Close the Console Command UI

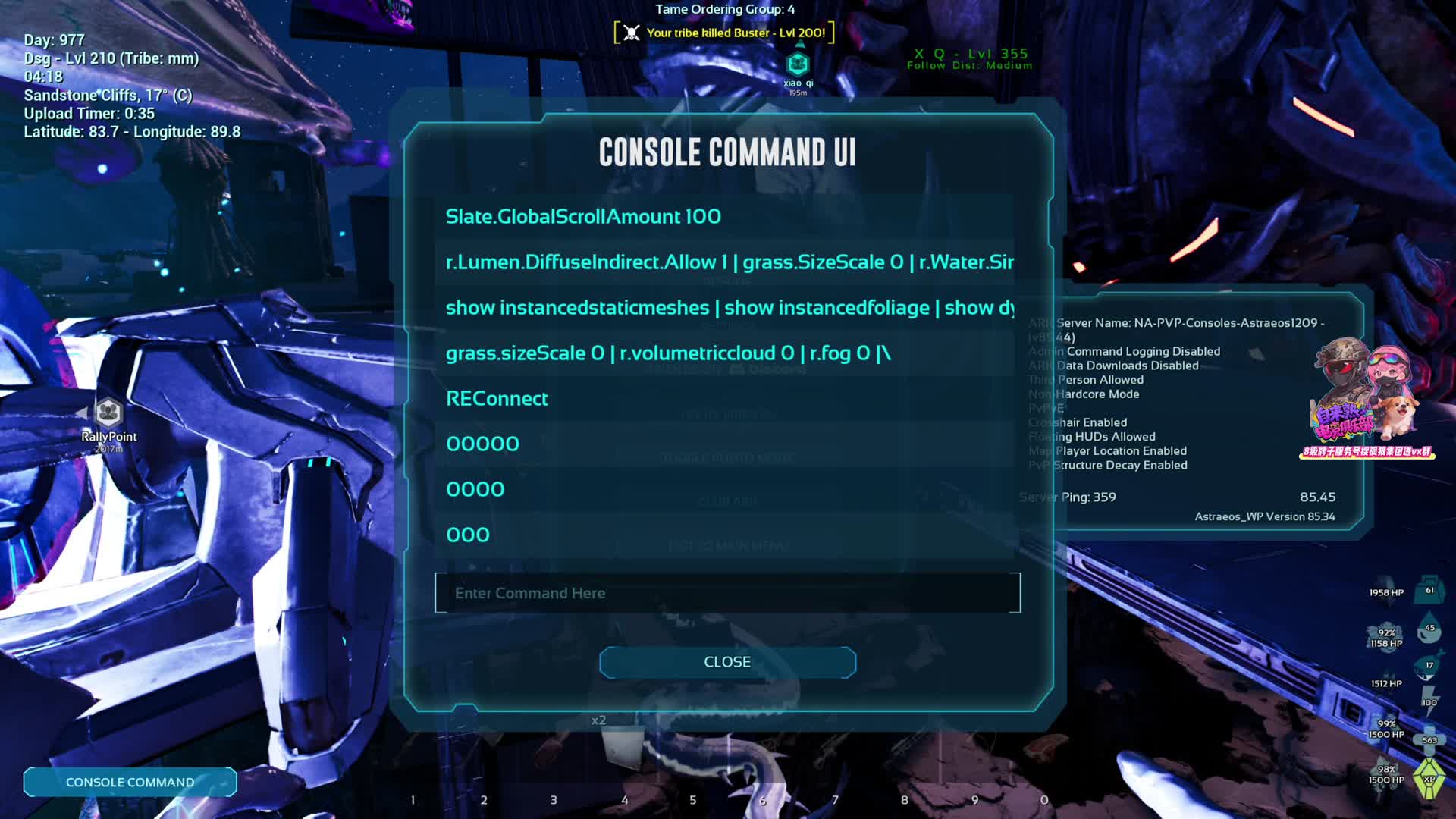(727, 662)
